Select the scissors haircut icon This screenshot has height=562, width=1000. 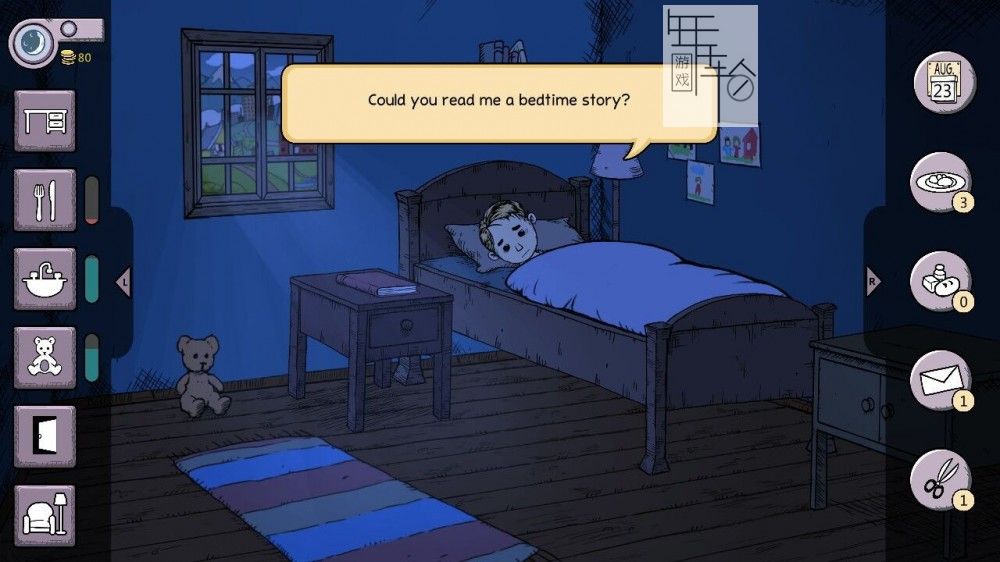940,480
